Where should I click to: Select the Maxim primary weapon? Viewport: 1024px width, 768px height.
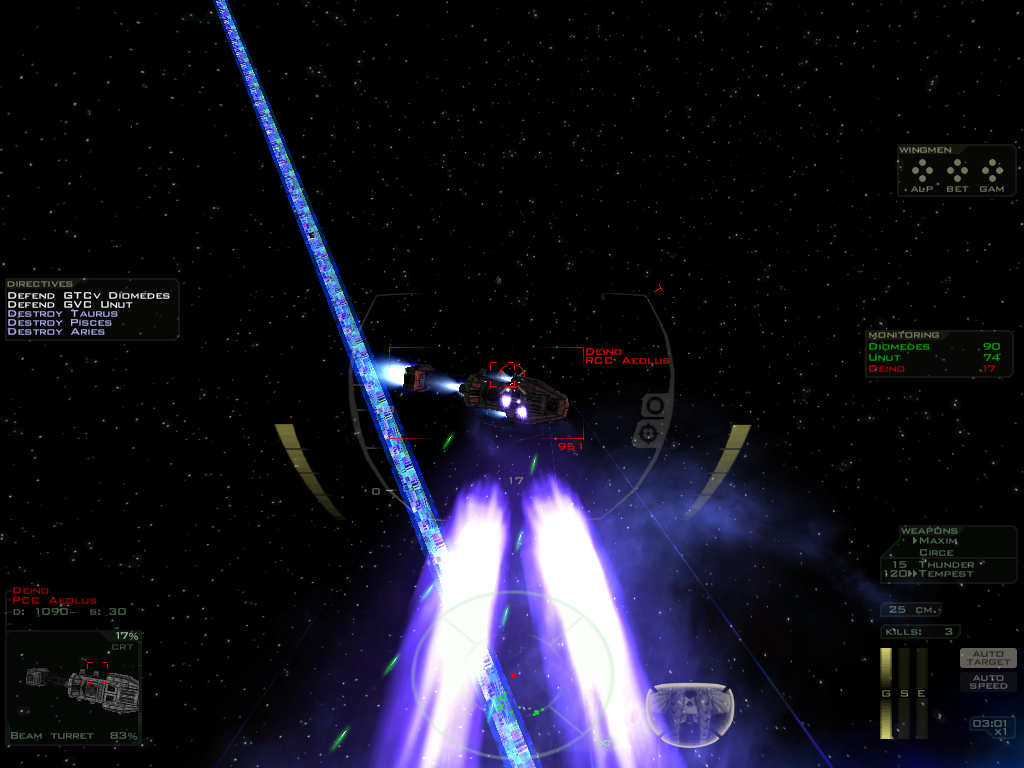[938, 541]
